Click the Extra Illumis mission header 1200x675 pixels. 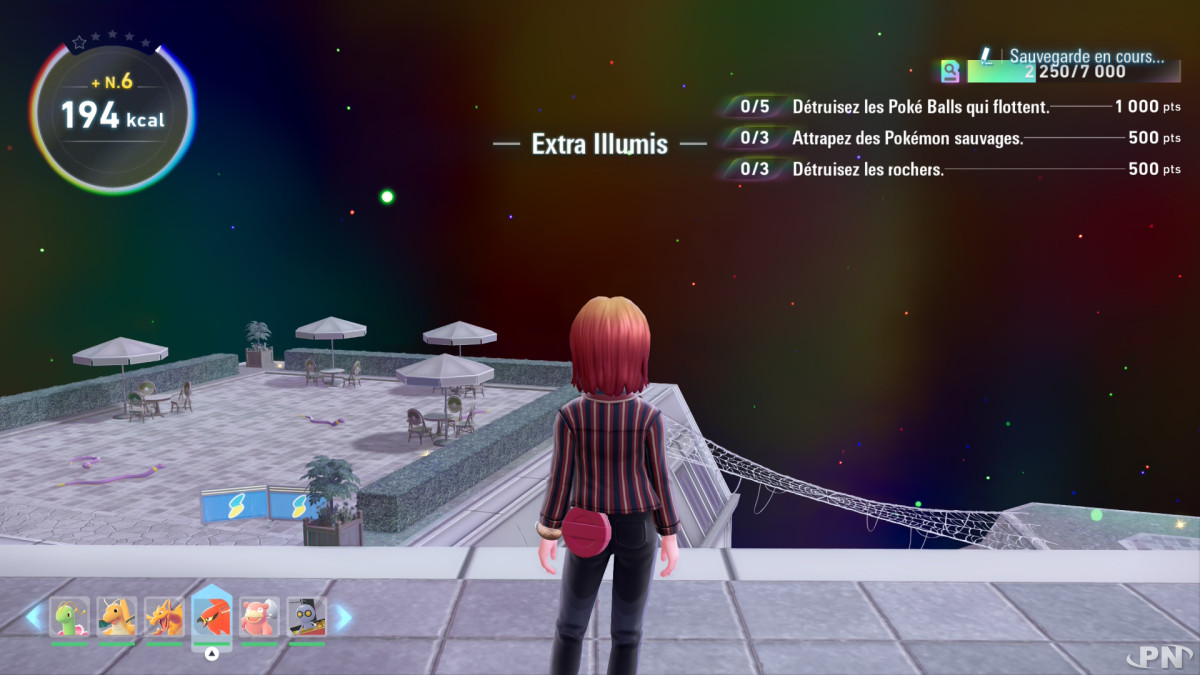pyautogui.click(x=599, y=144)
